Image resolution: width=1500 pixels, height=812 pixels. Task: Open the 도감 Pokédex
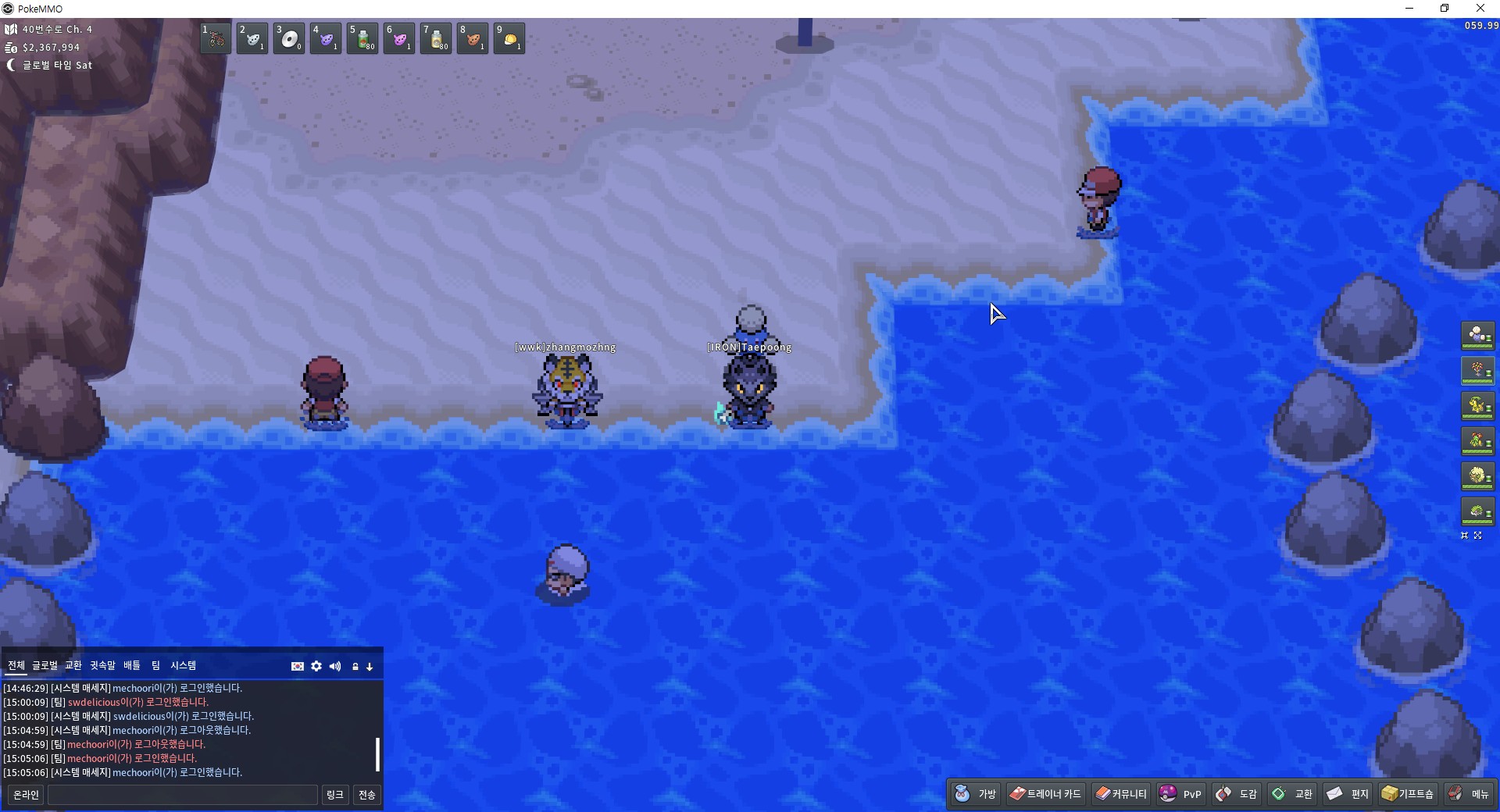[1237, 794]
